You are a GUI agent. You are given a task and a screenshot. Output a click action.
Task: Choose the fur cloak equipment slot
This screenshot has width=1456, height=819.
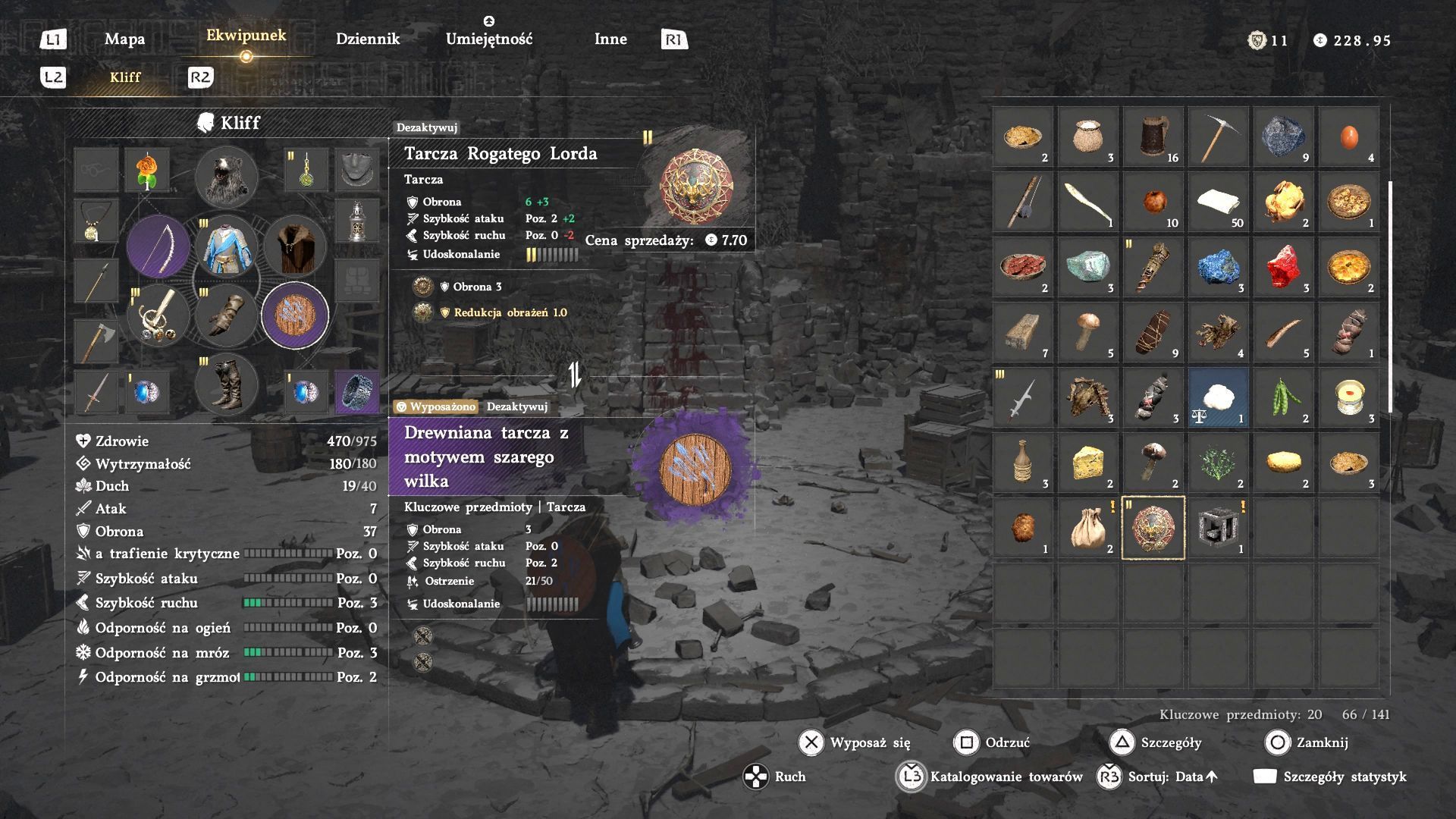[x=295, y=246]
